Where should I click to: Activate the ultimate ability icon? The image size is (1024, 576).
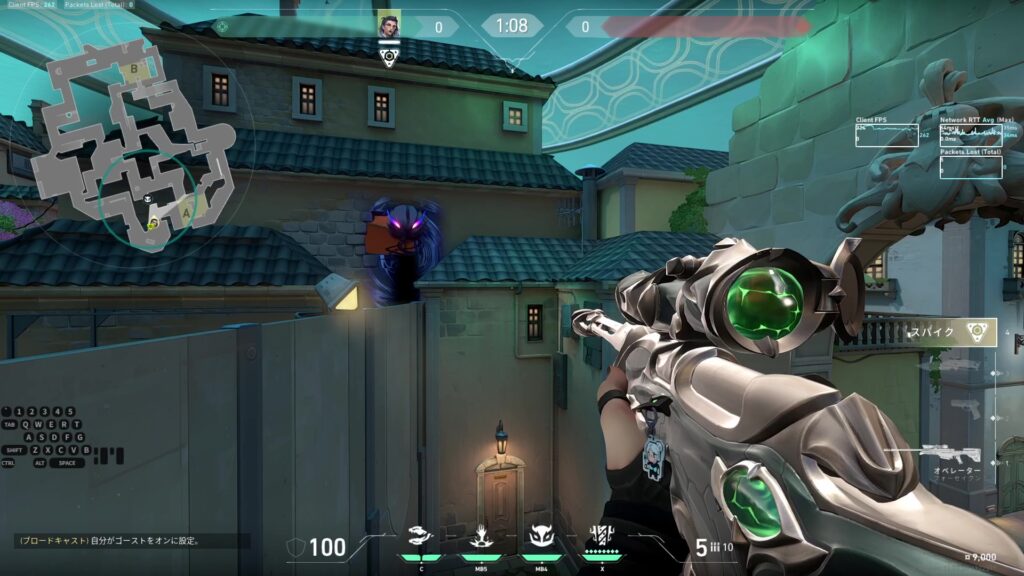[x=603, y=538]
